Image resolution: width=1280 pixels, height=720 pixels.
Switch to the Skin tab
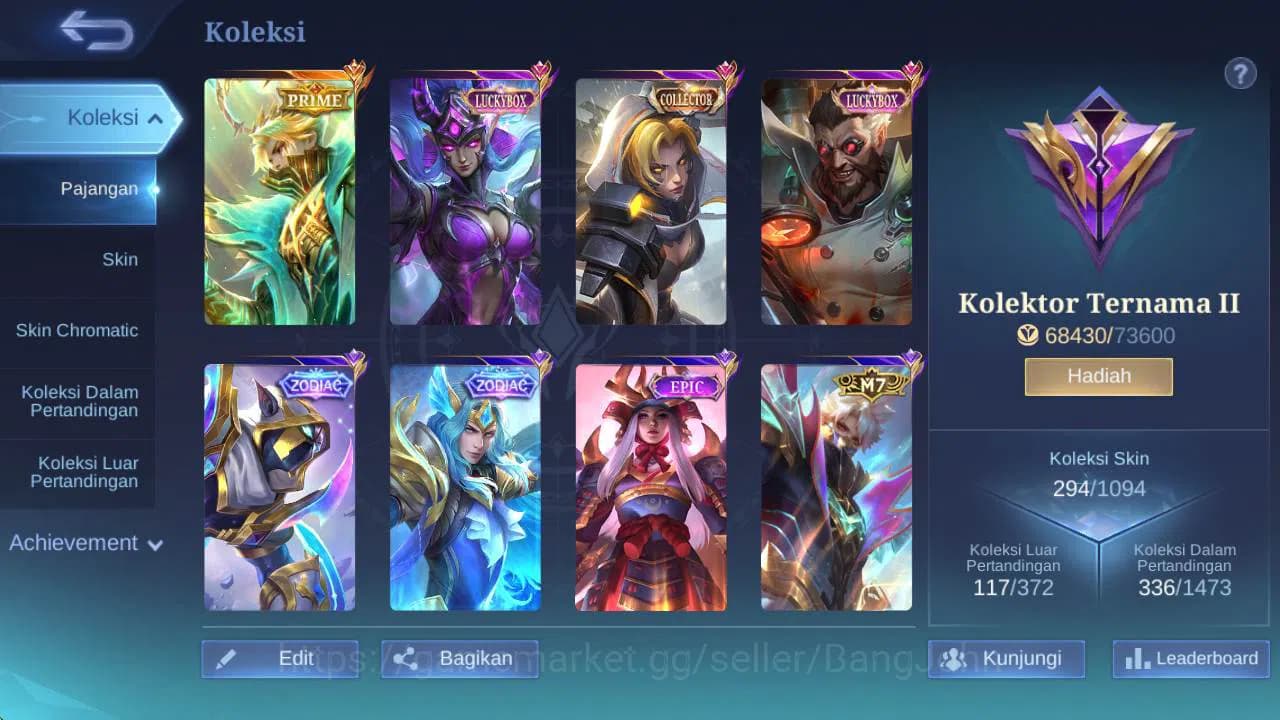tap(120, 259)
